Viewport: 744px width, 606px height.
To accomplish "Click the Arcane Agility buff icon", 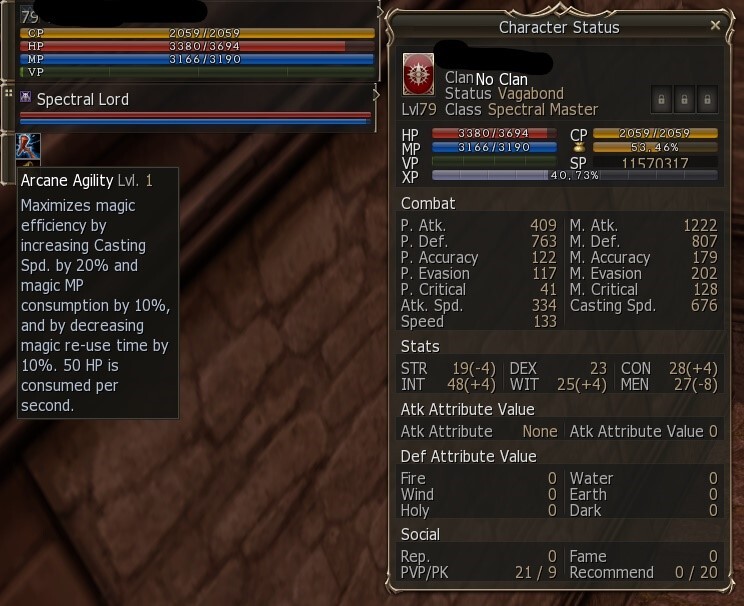I will tap(28, 146).
